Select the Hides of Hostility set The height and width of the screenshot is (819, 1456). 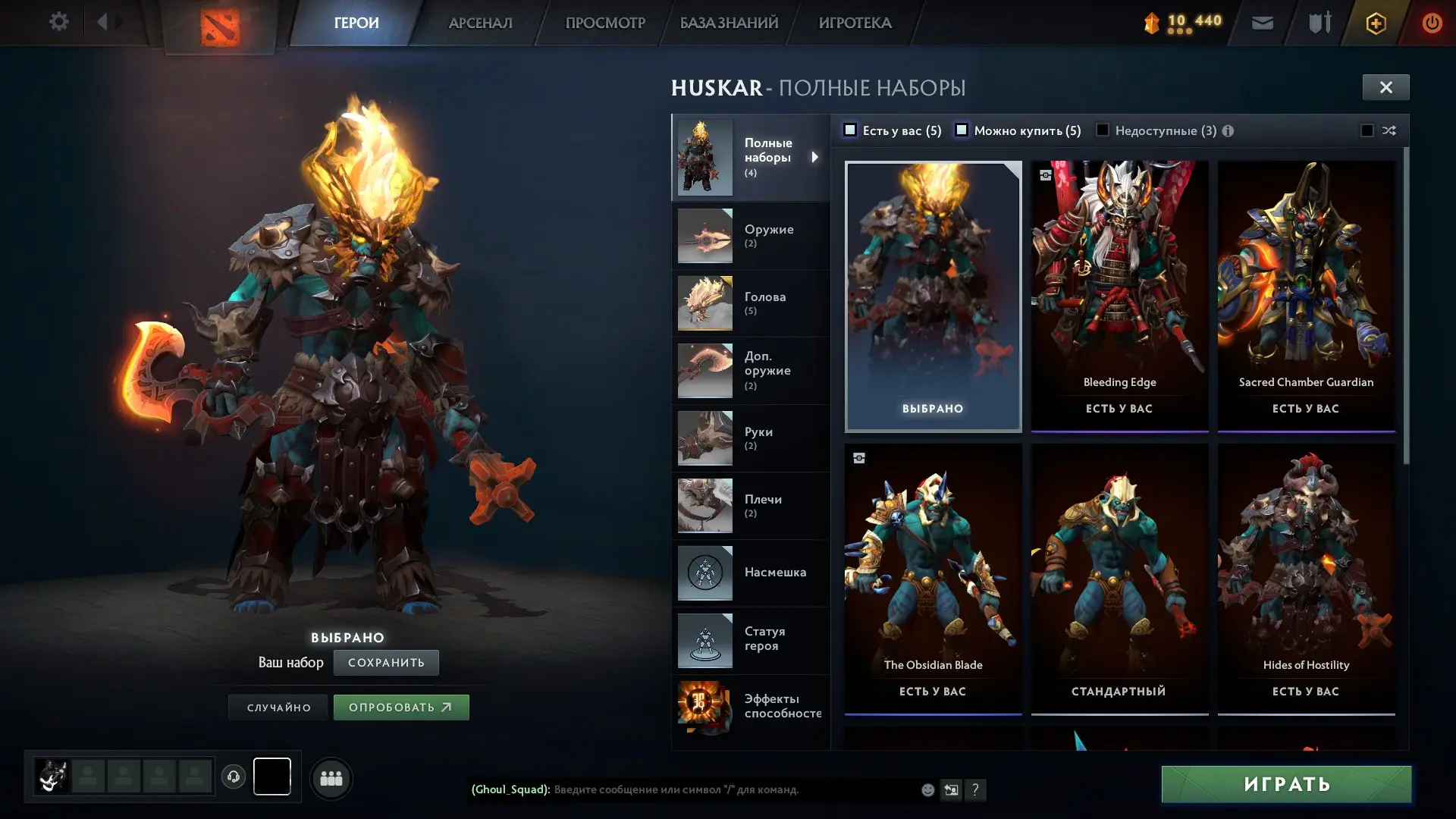click(1306, 579)
